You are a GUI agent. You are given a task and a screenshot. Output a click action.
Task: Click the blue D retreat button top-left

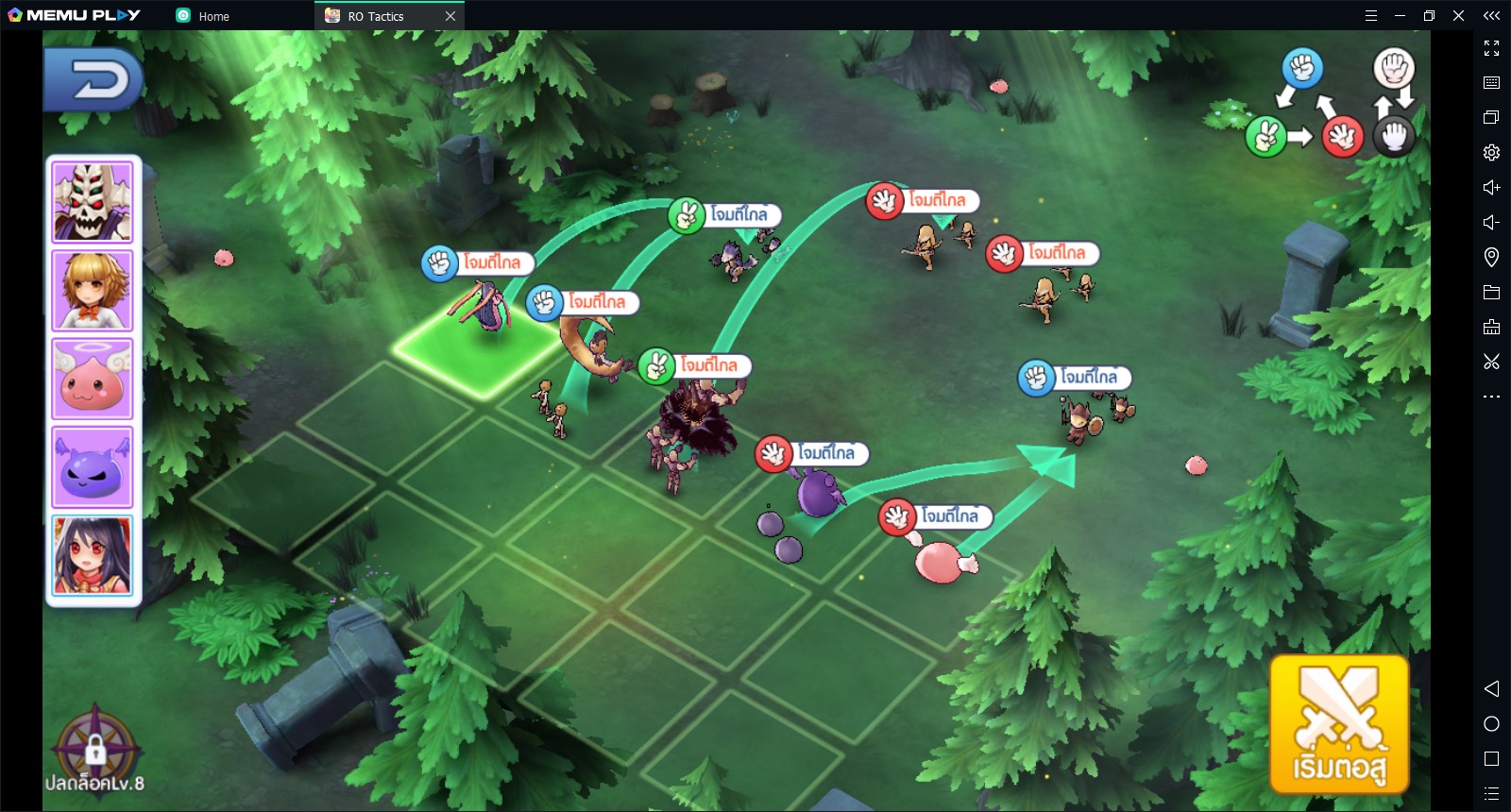coord(92,80)
